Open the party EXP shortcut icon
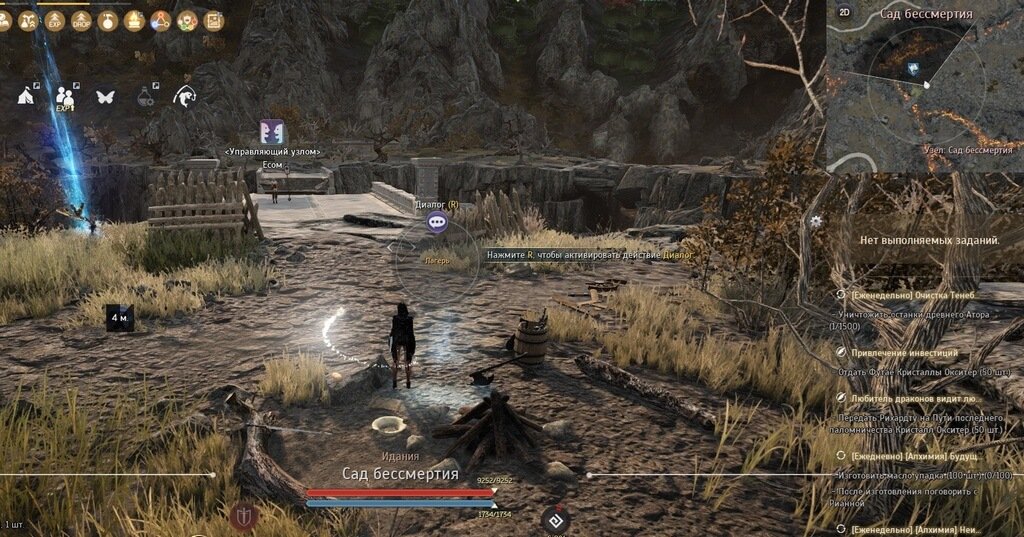Screen dimensions: 1024x537 point(65,96)
